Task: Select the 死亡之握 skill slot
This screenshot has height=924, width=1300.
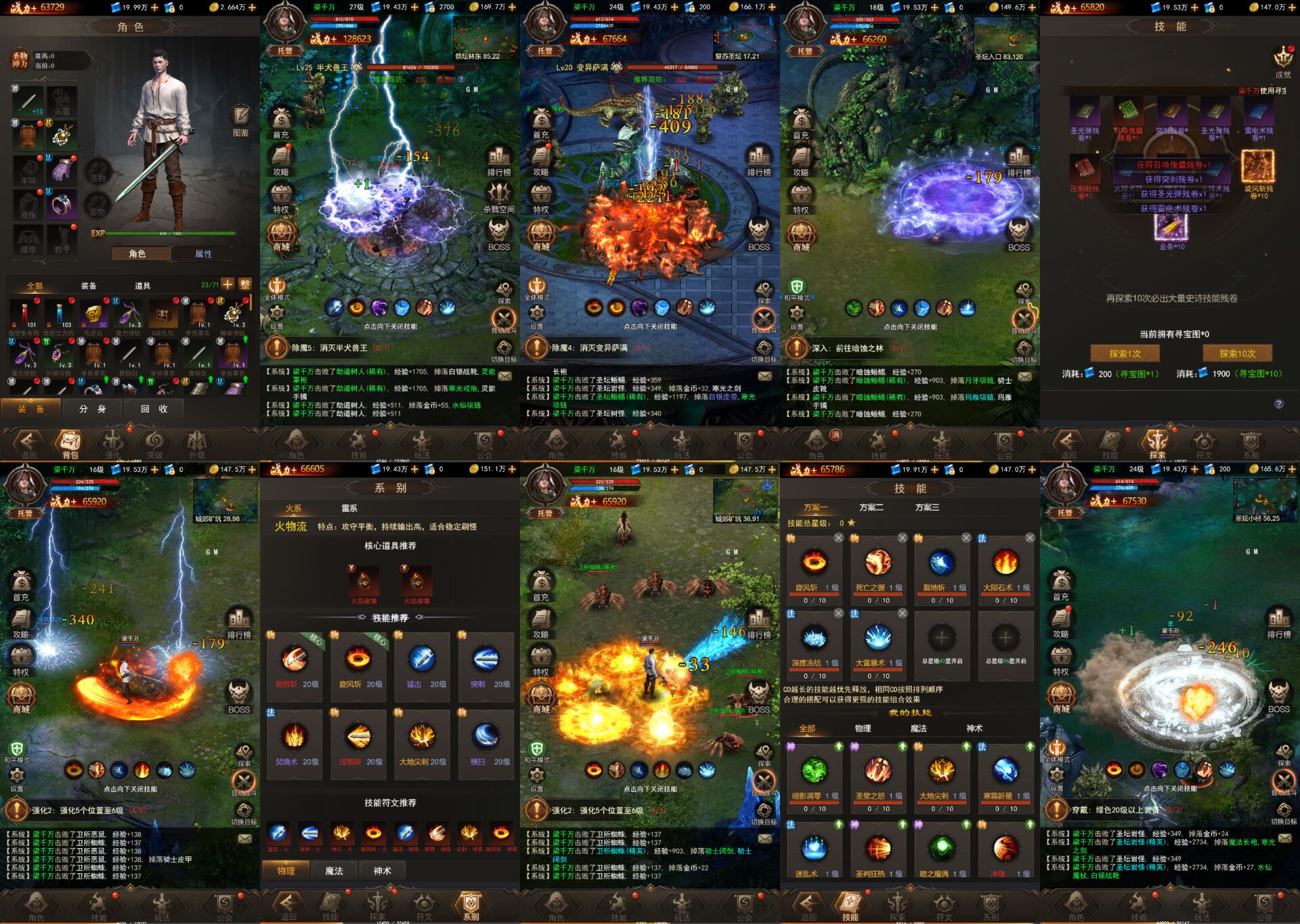Action: click(878, 565)
